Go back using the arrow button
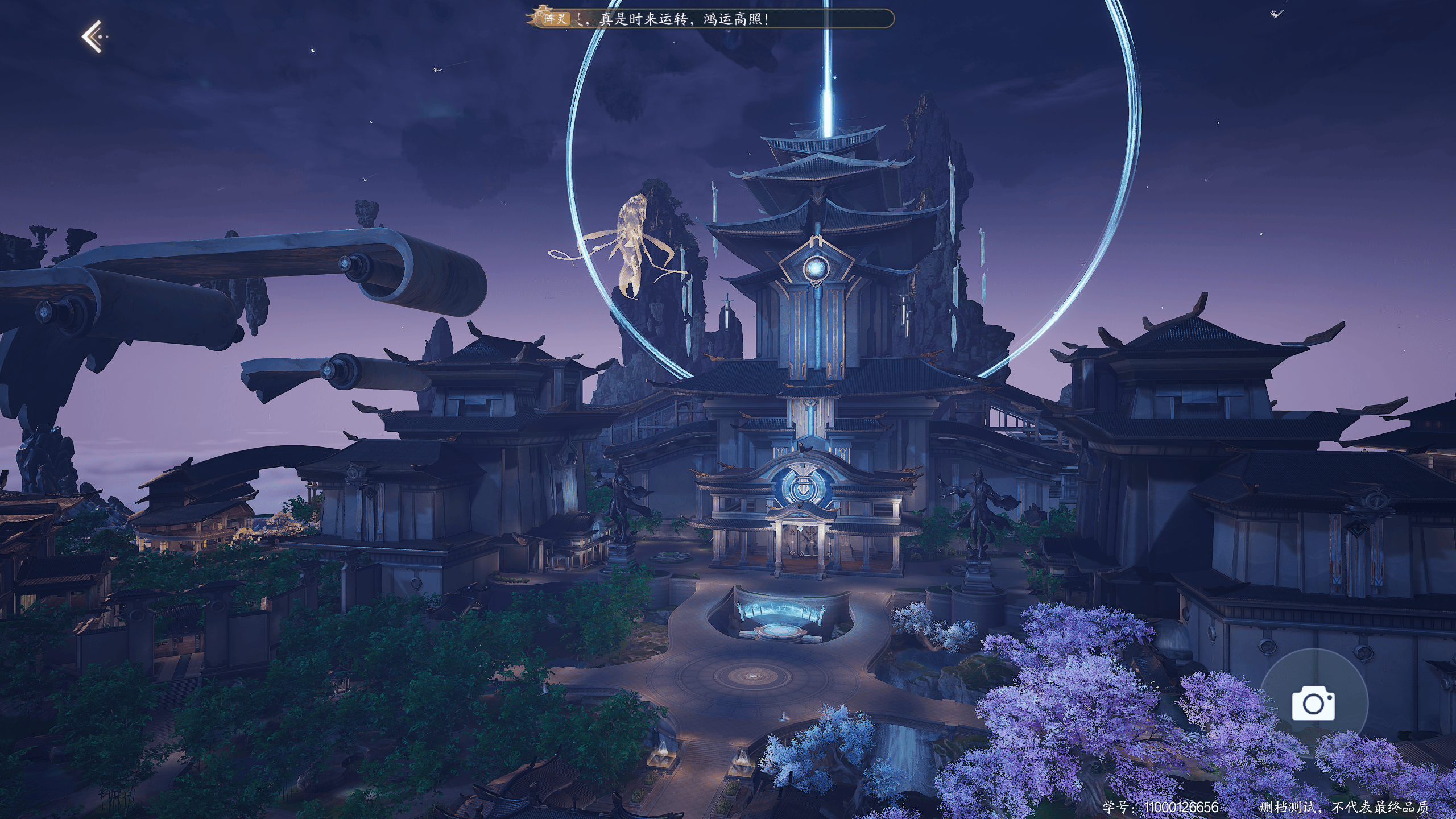The width and height of the screenshot is (1456, 819). click(x=93, y=37)
